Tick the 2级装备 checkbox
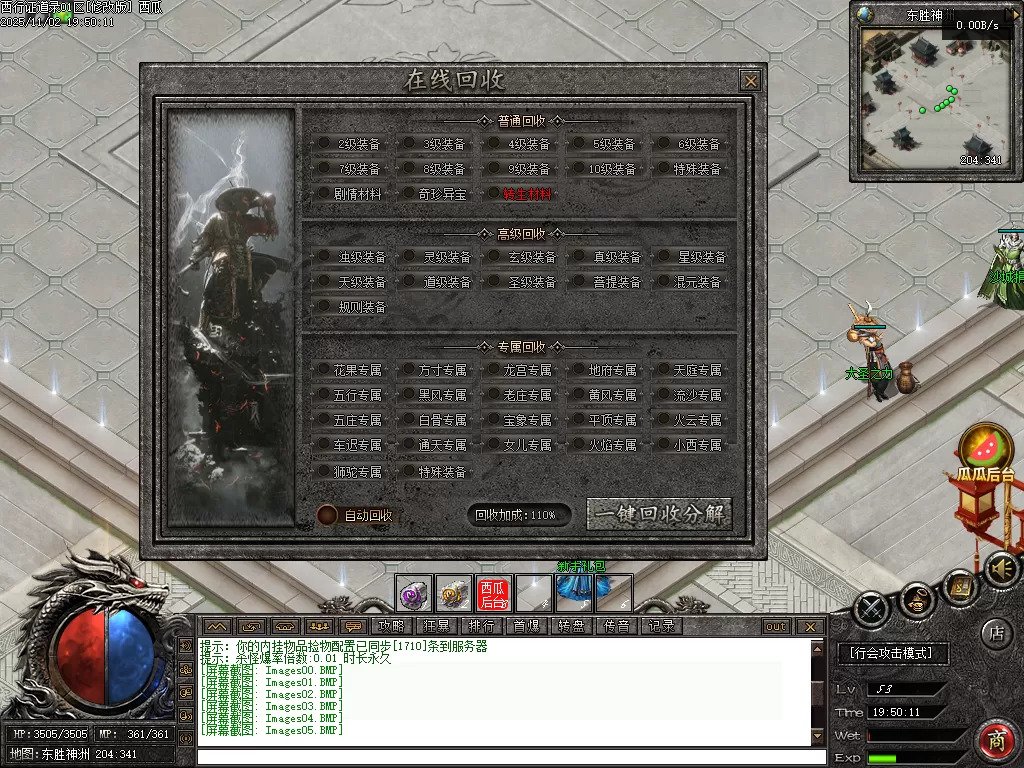Screen dimensions: 1024x768 324,144
